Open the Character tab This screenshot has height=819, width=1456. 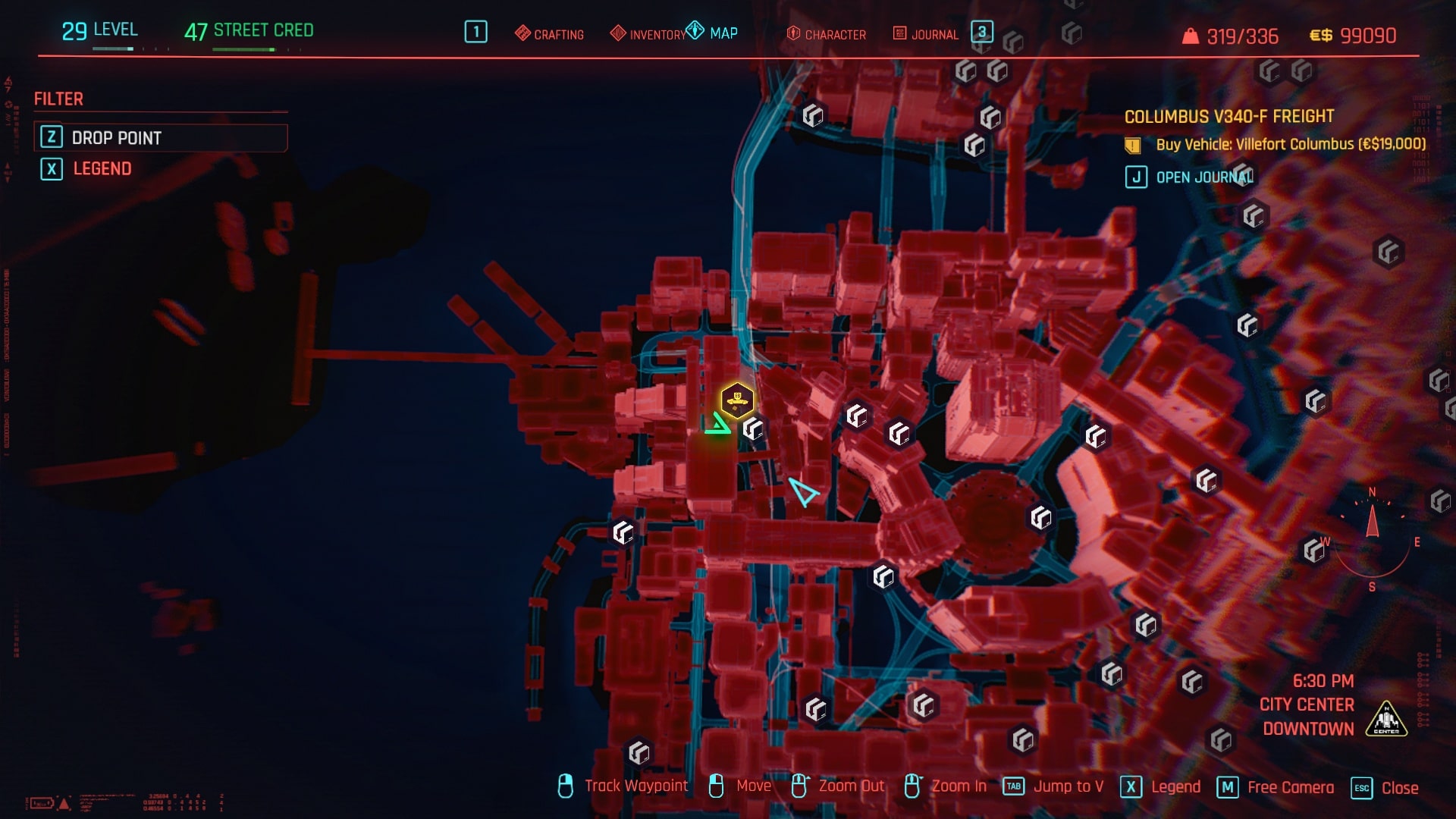tap(827, 34)
